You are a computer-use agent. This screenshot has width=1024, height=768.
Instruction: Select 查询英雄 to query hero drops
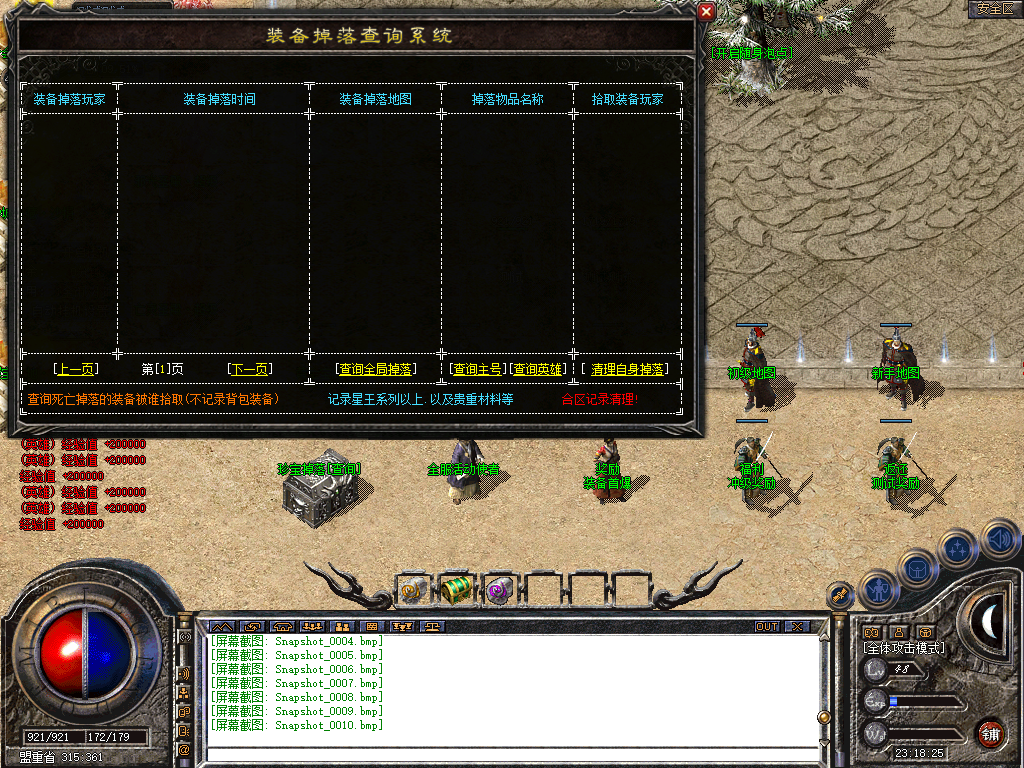(538, 369)
